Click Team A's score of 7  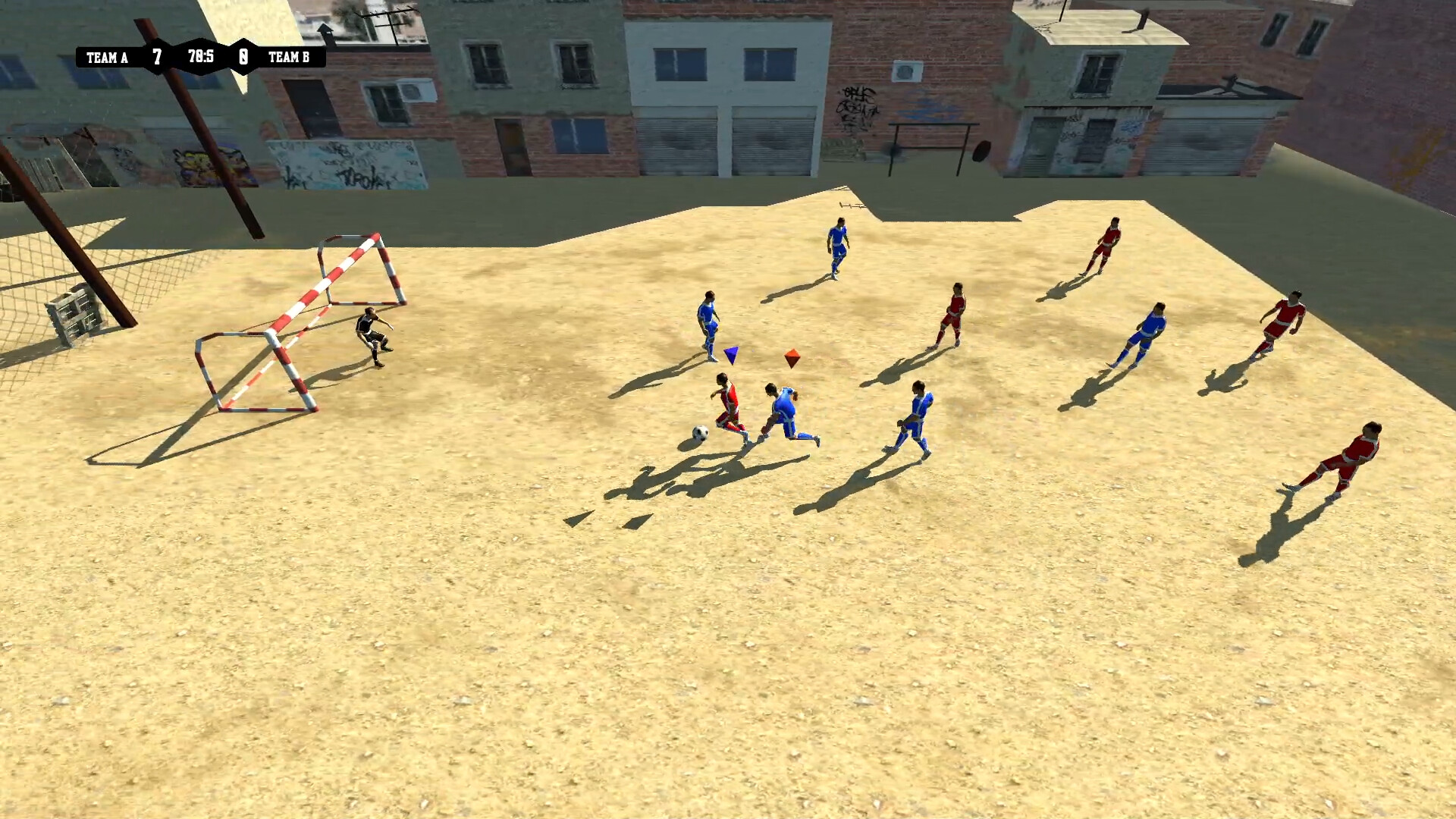pos(158,56)
